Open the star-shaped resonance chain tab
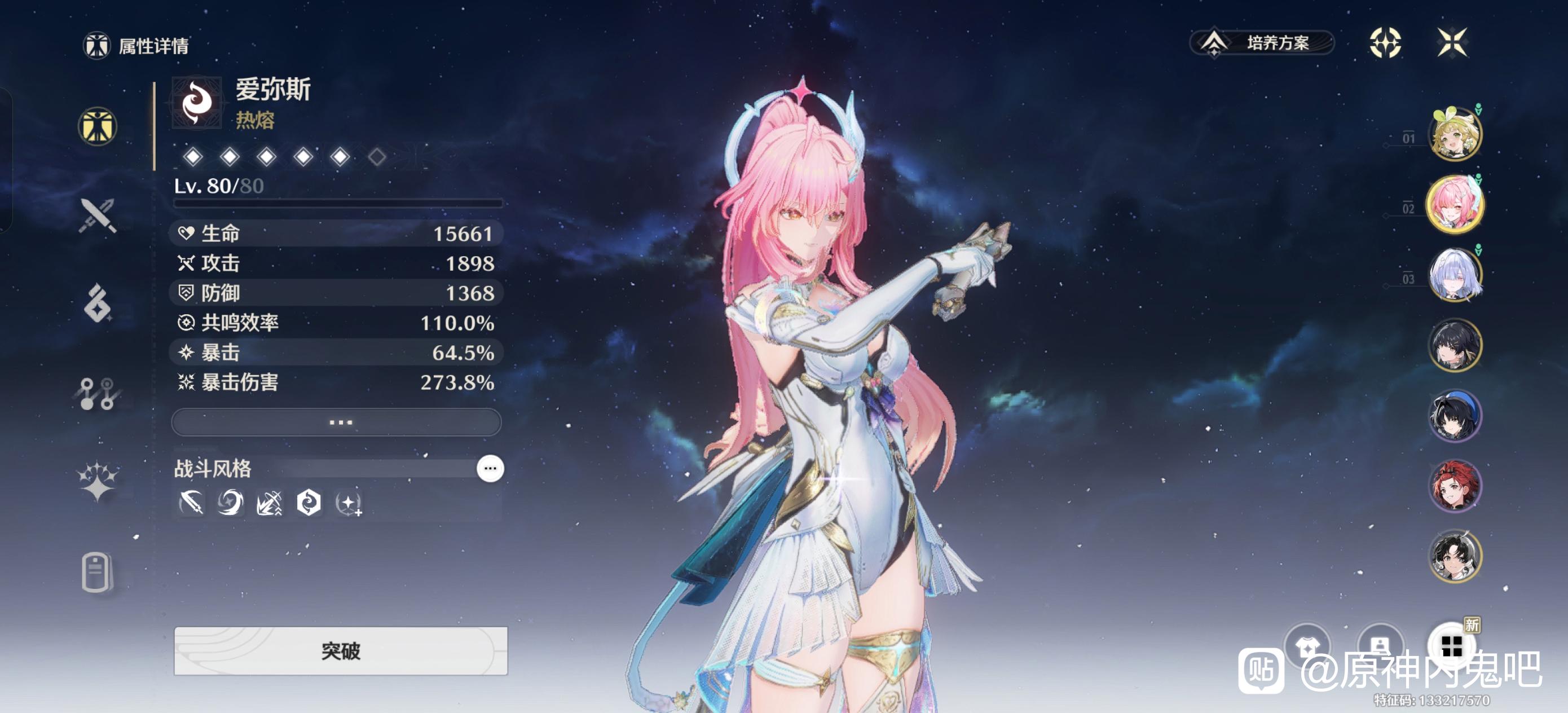 (x=98, y=481)
